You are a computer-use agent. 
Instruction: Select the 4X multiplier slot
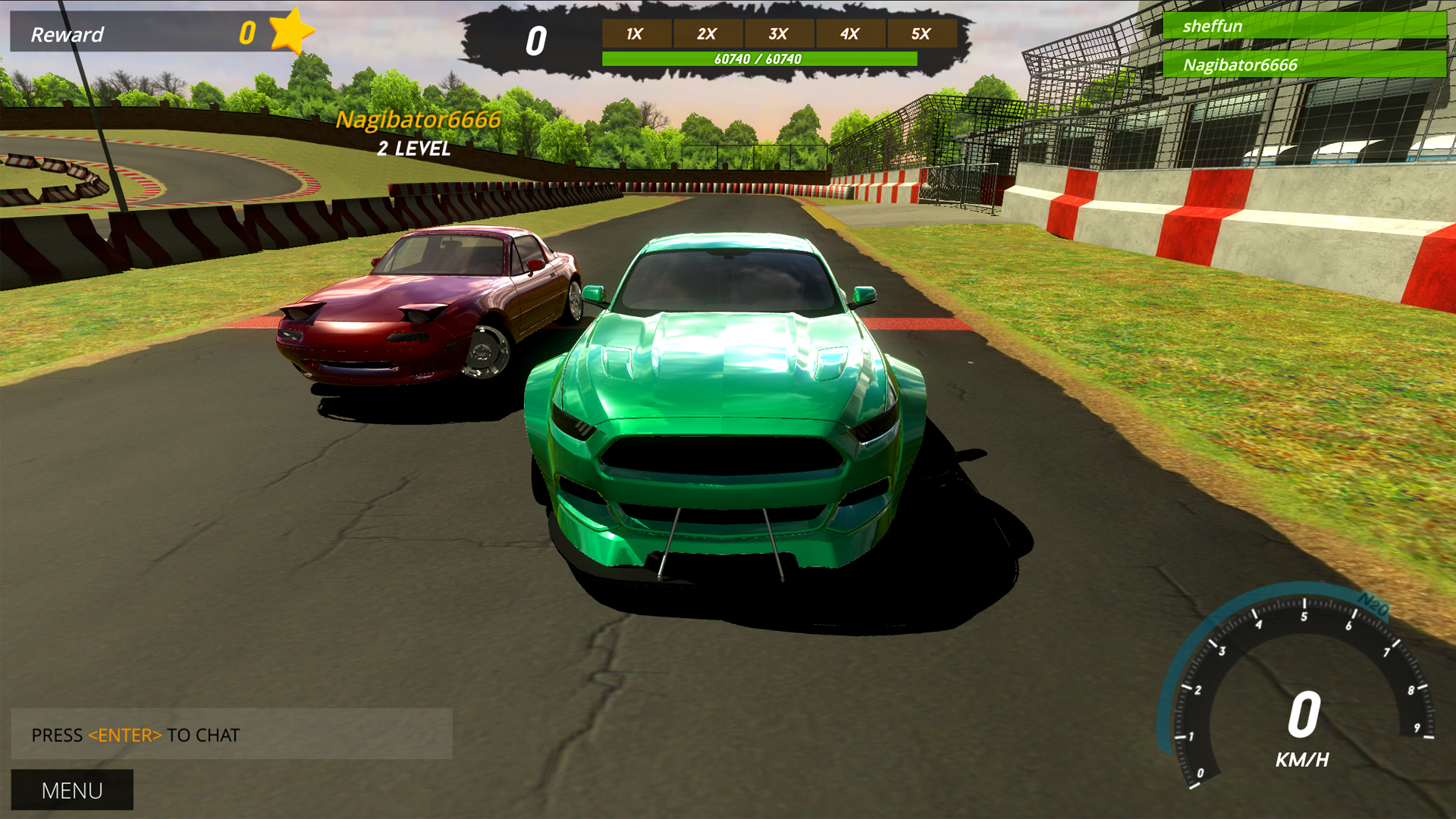point(850,33)
